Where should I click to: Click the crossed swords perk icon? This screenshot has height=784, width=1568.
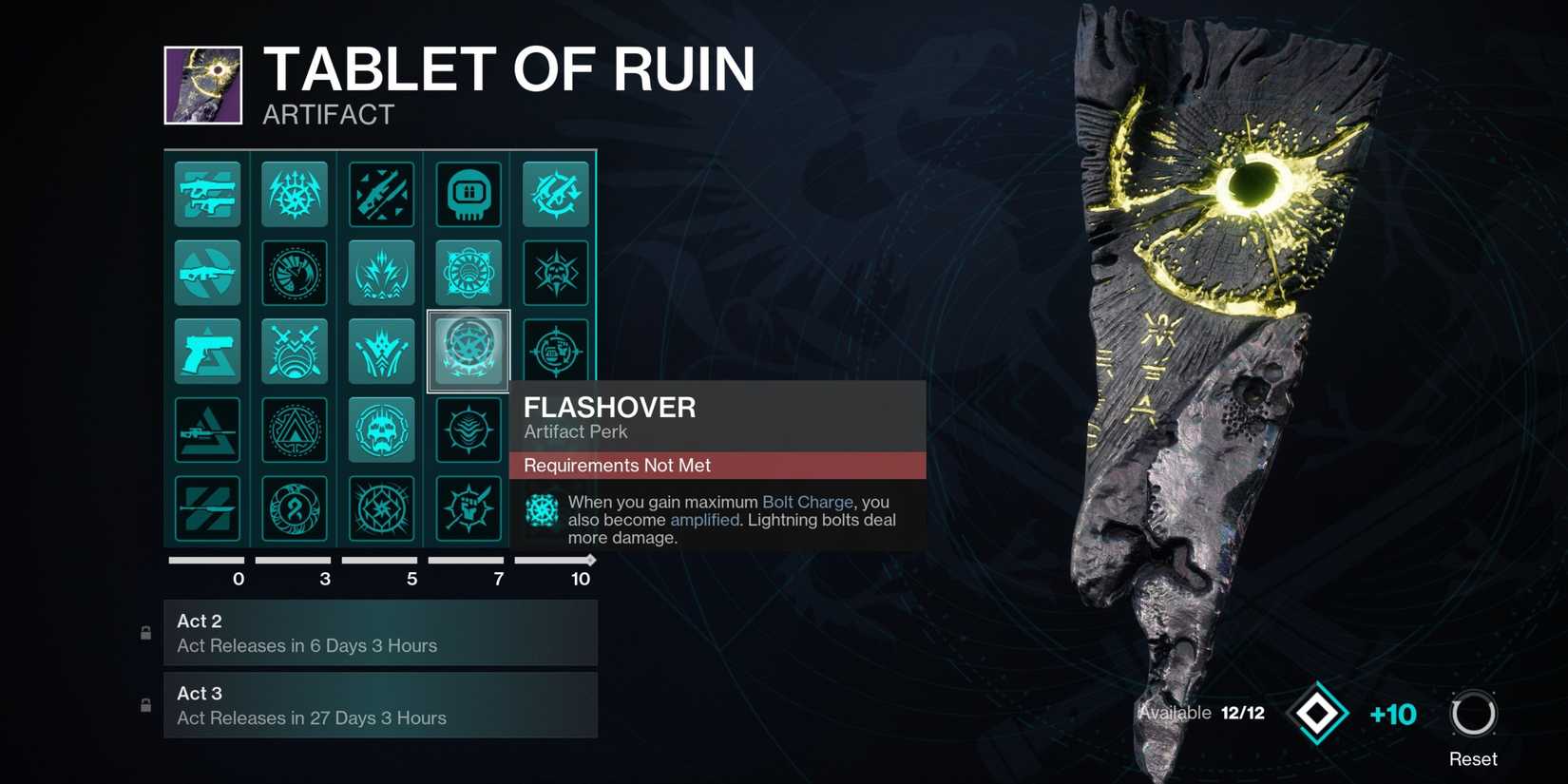pos(295,350)
